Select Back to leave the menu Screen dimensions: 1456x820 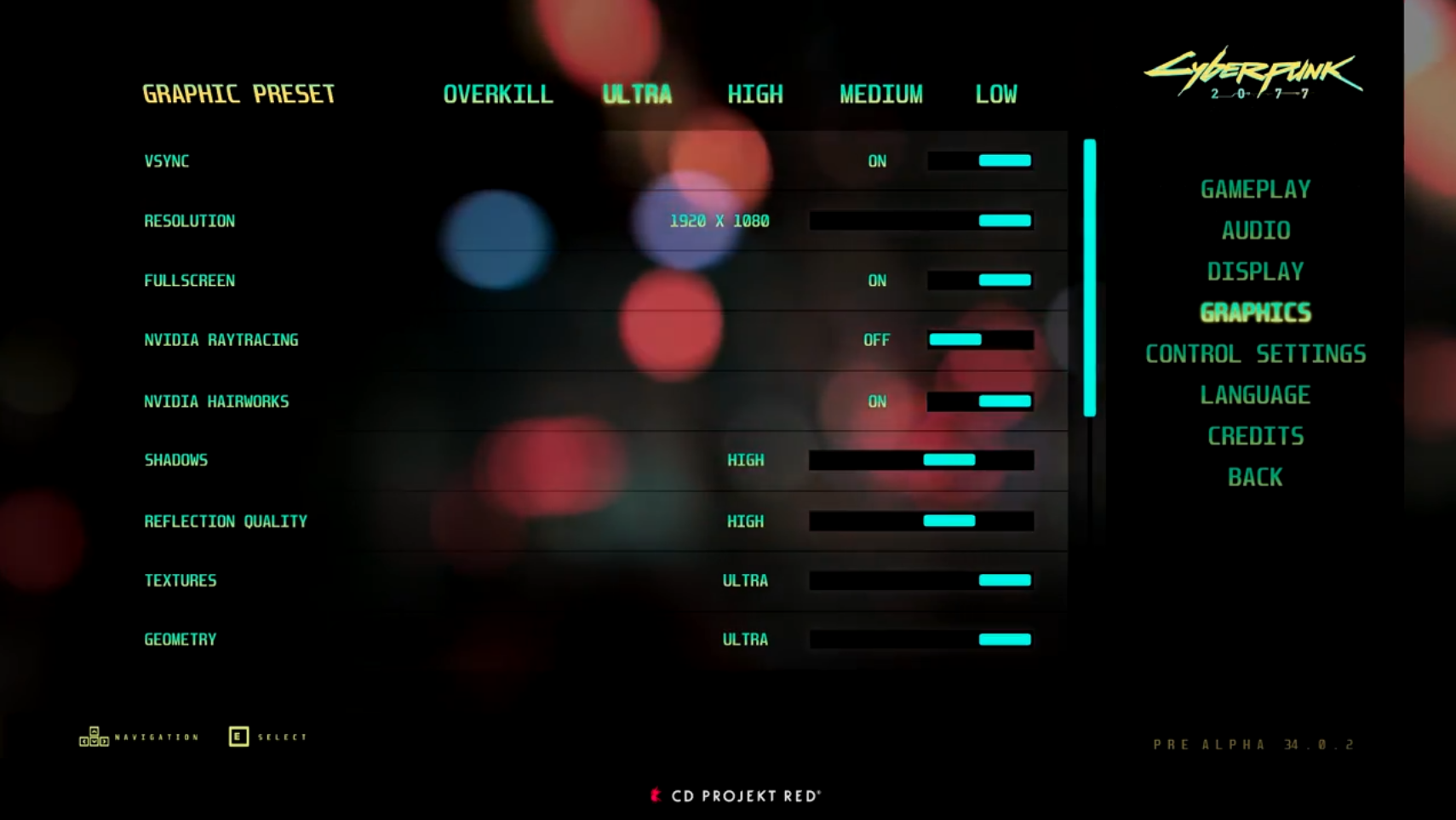[1255, 477]
